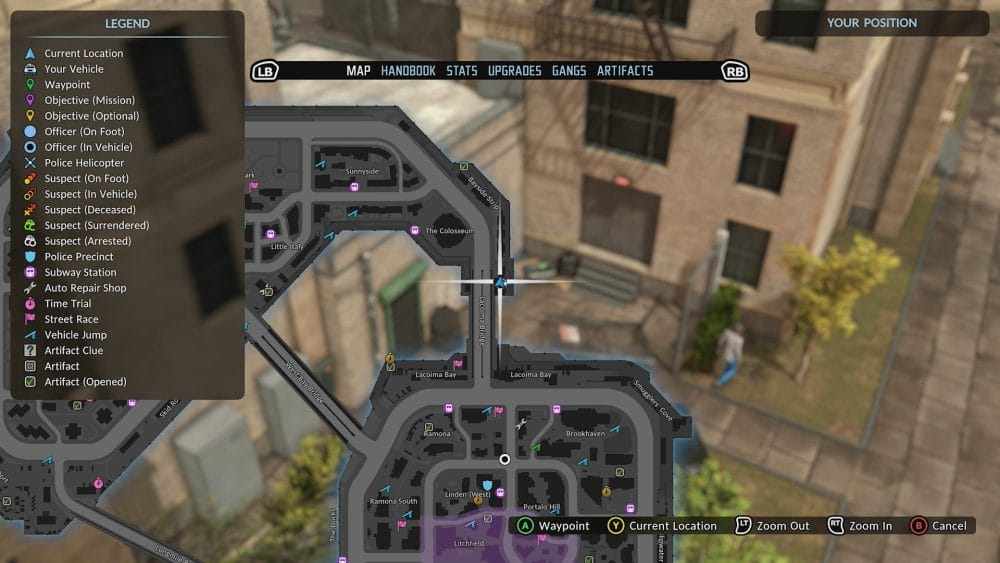The image size is (1000, 563).
Task: Choose the Lacoima Bay street race flag
Action: pos(458,365)
